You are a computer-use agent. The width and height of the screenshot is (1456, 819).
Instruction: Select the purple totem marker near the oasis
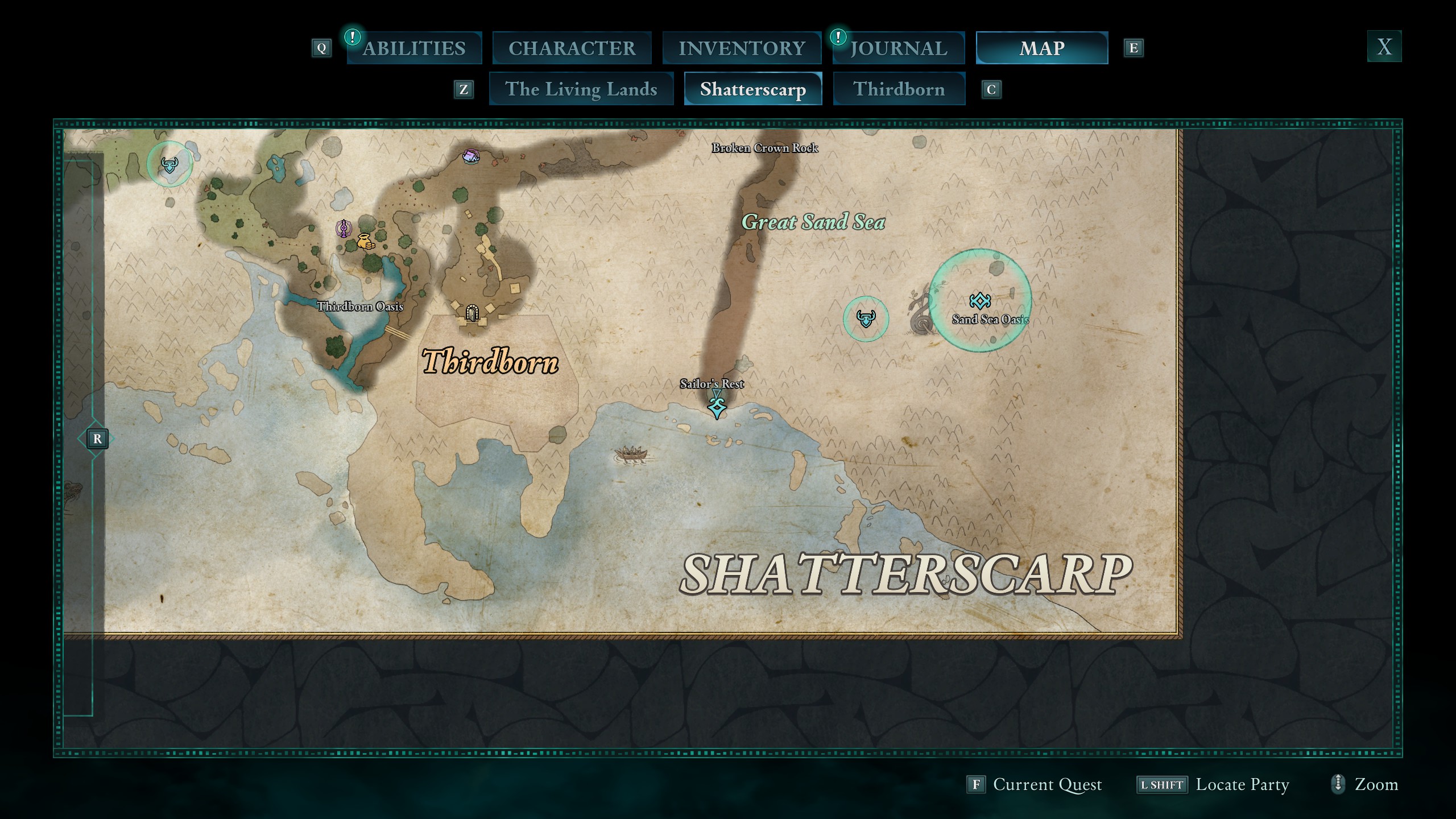[x=344, y=228]
